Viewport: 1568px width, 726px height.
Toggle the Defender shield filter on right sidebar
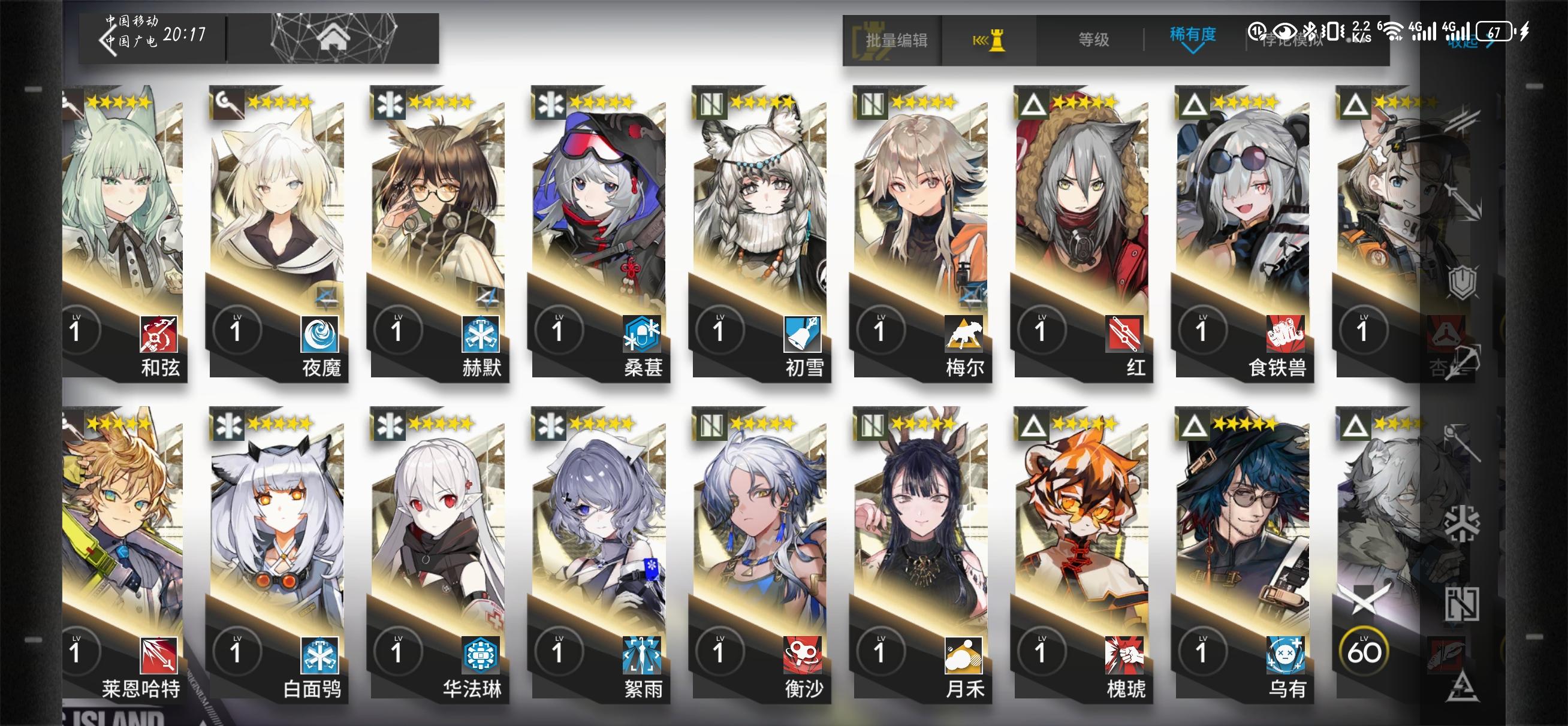[1463, 283]
